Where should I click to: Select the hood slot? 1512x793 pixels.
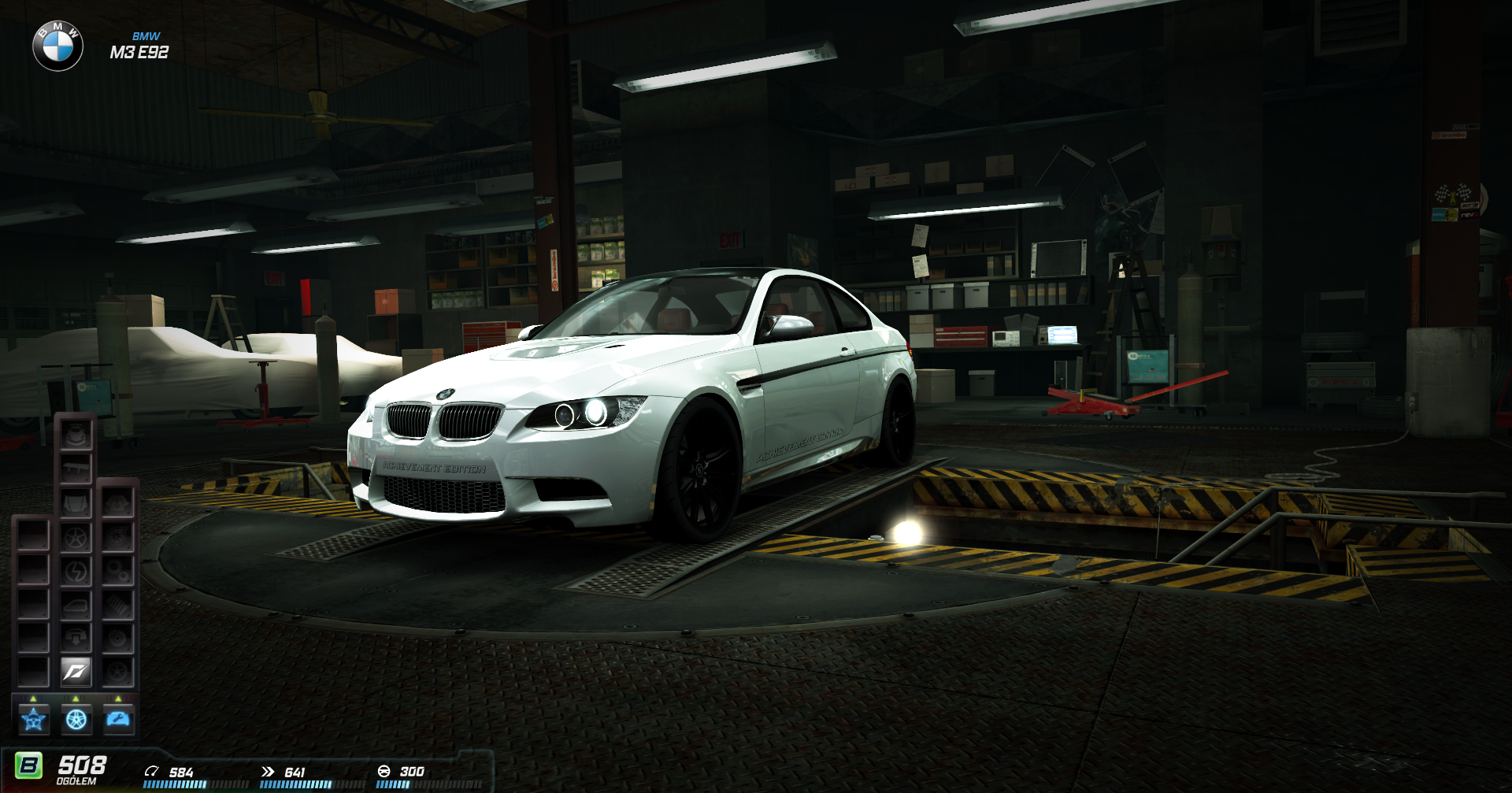(x=76, y=503)
